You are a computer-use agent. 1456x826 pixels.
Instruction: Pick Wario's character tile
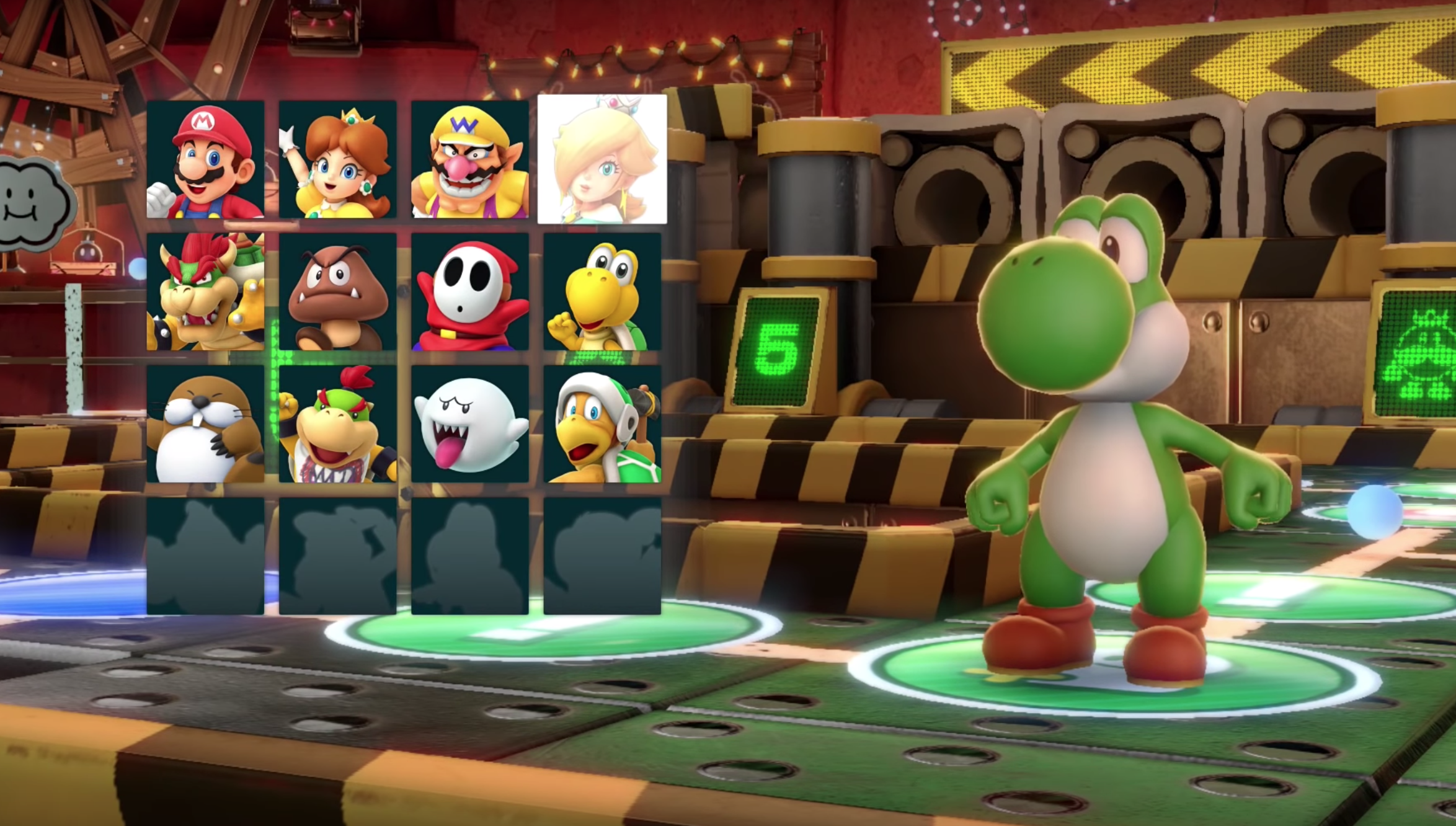point(469,159)
